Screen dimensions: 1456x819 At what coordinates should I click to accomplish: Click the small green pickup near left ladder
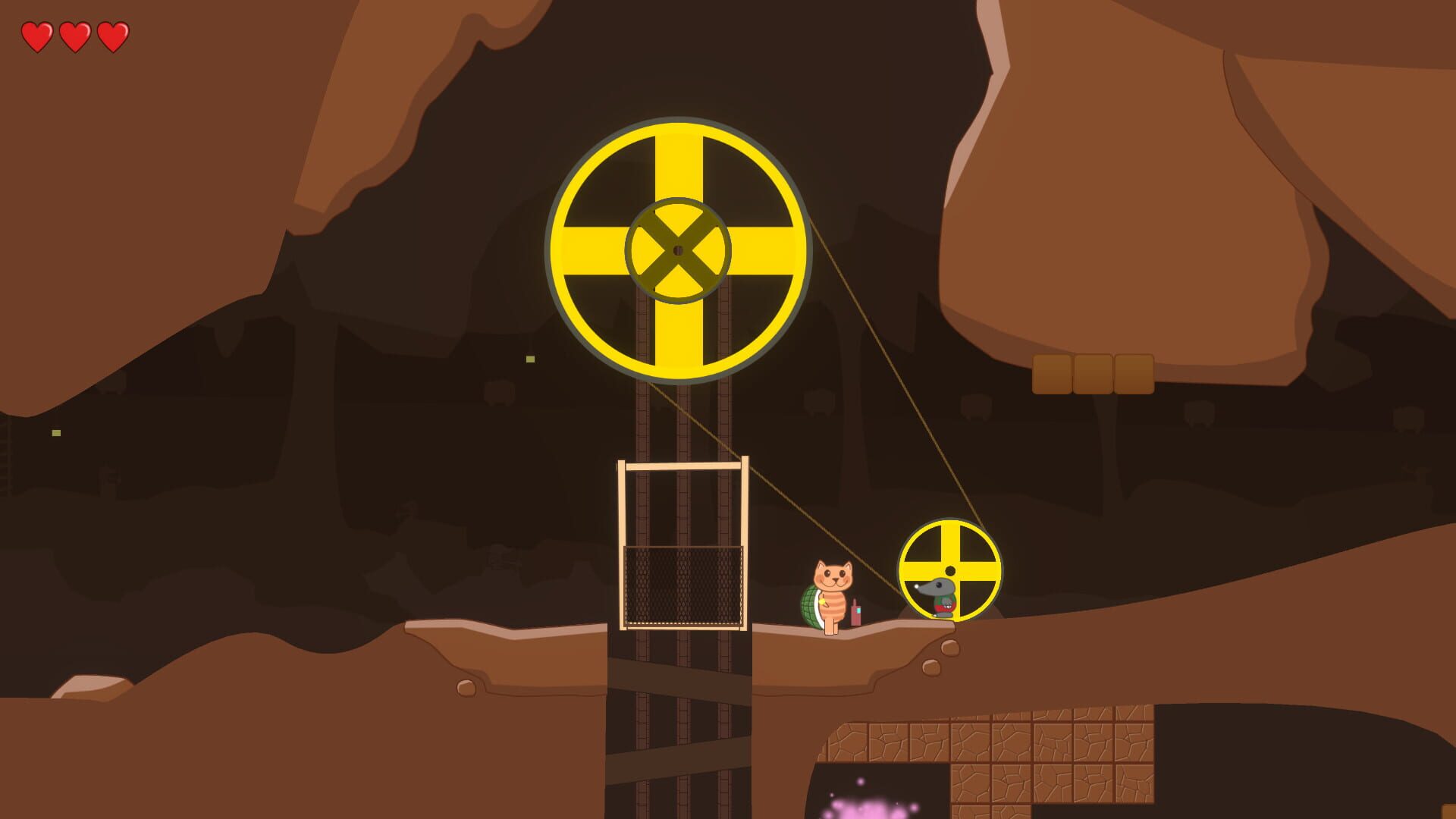pos(56,433)
